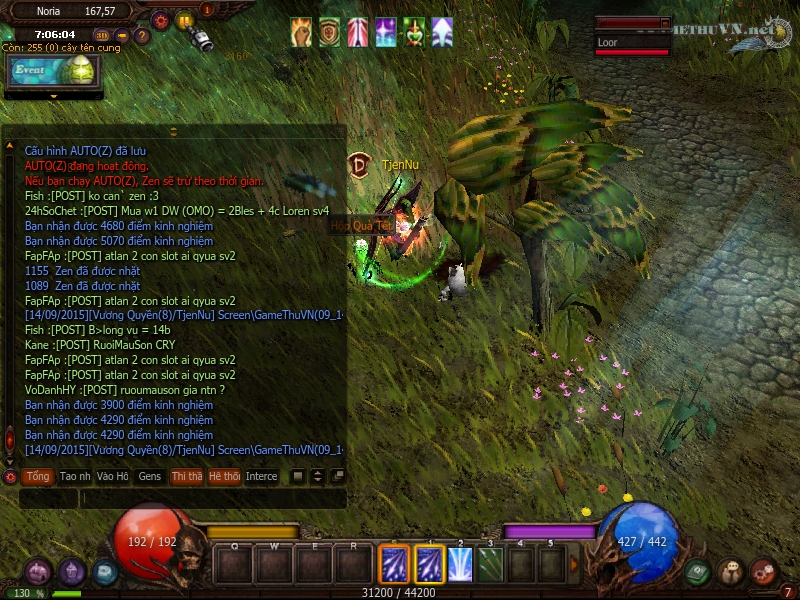800x600 pixels.
Task: Open the green quest book icon
Action: click(x=698, y=572)
